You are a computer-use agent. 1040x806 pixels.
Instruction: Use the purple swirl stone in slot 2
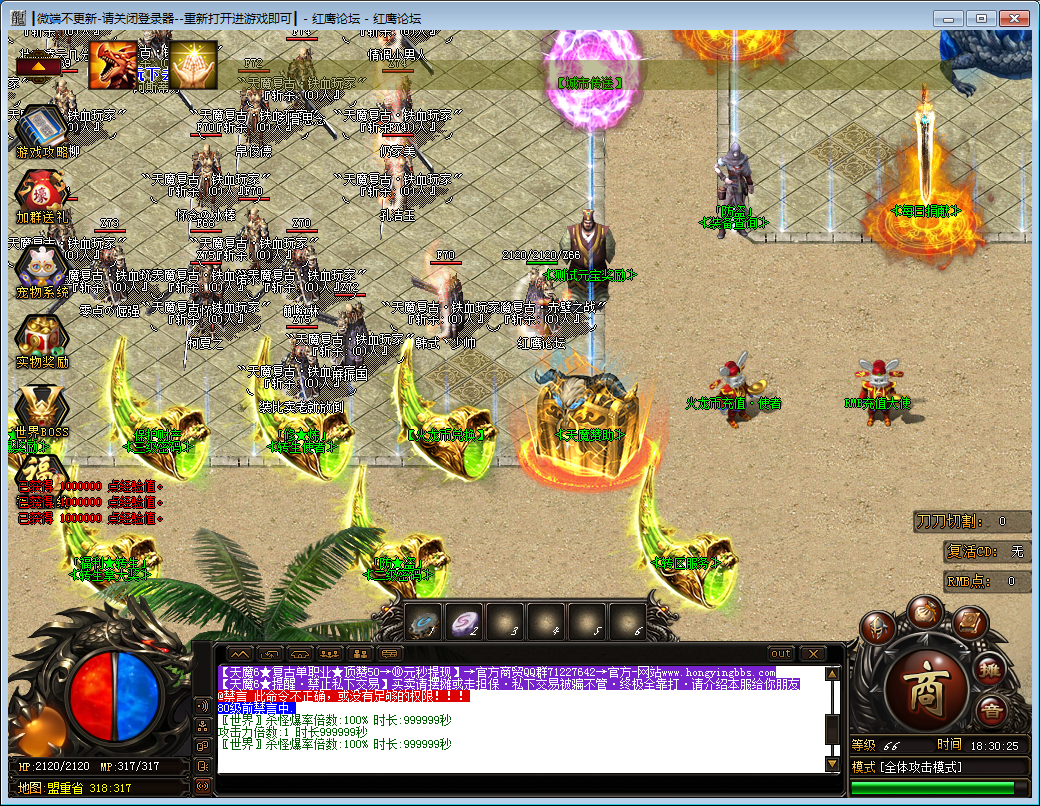tap(464, 622)
